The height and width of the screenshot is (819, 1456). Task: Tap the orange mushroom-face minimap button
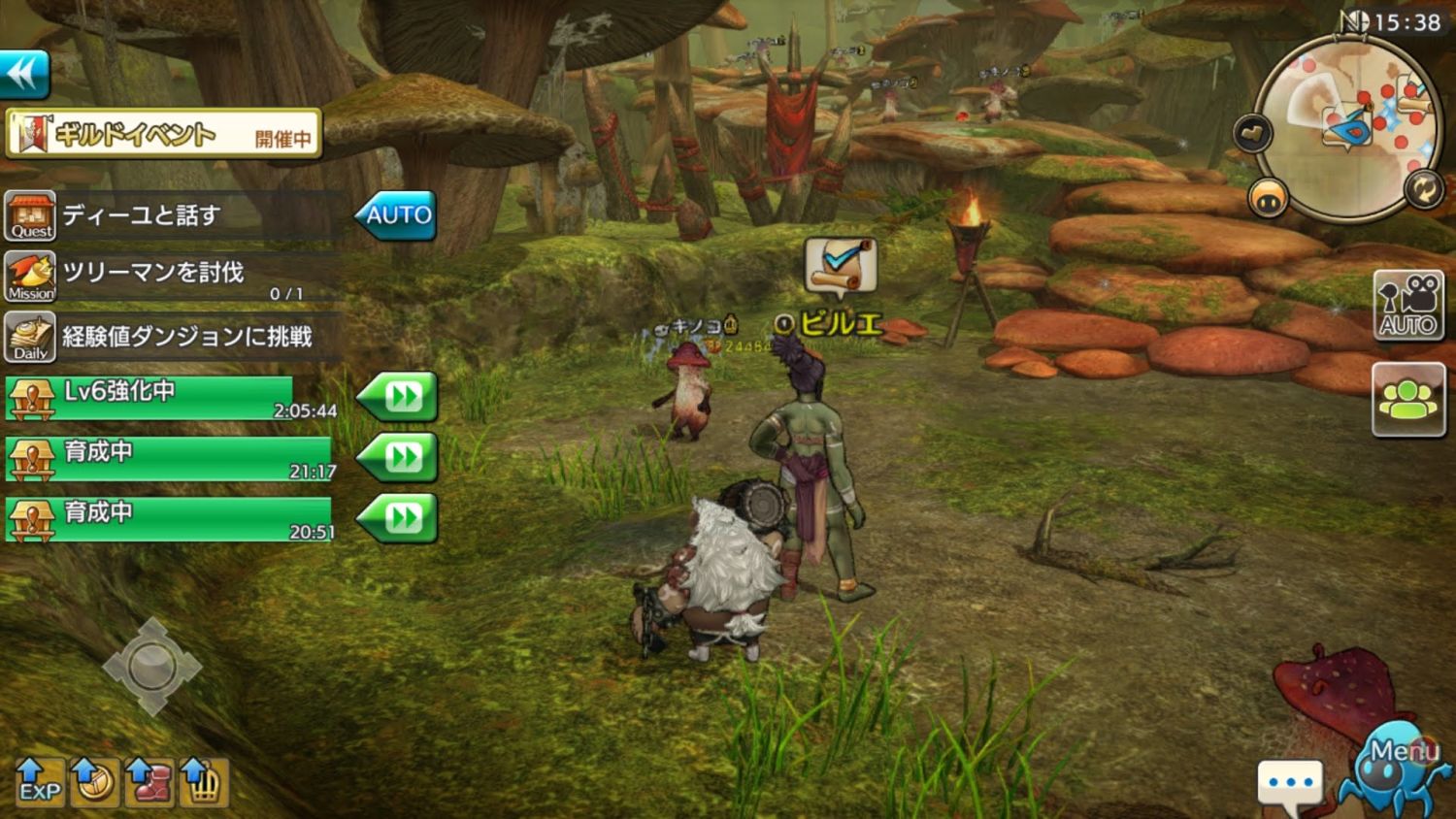[1268, 199]
